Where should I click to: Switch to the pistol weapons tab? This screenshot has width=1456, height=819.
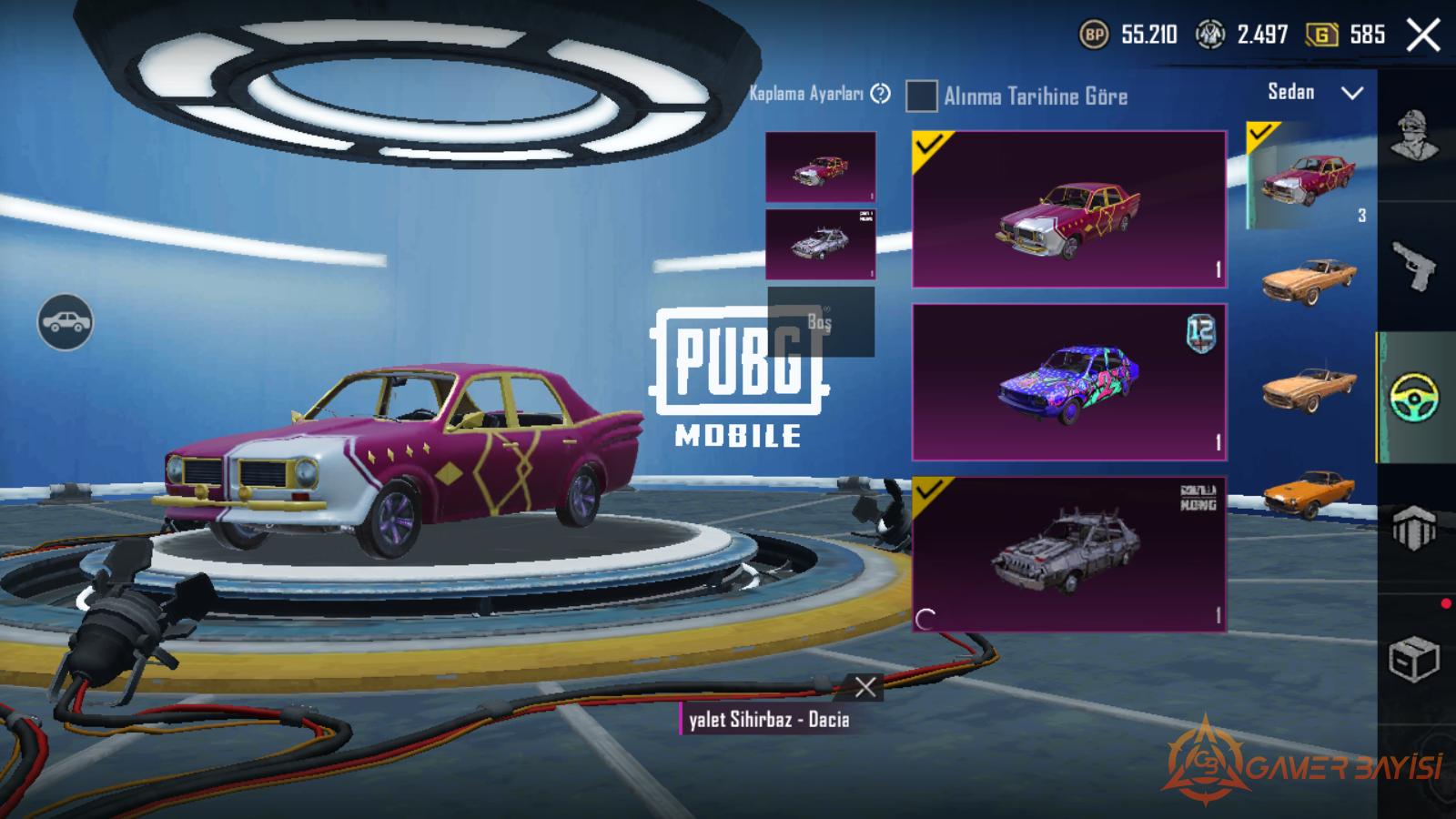coord(1415,268)
